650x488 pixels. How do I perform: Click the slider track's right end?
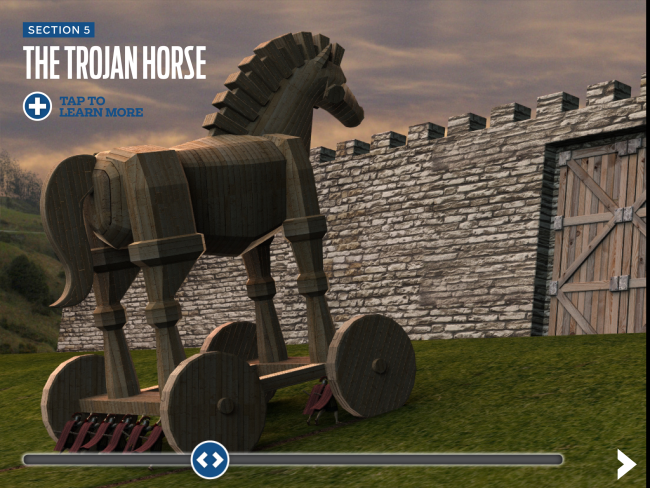click(x=556, y=460)
